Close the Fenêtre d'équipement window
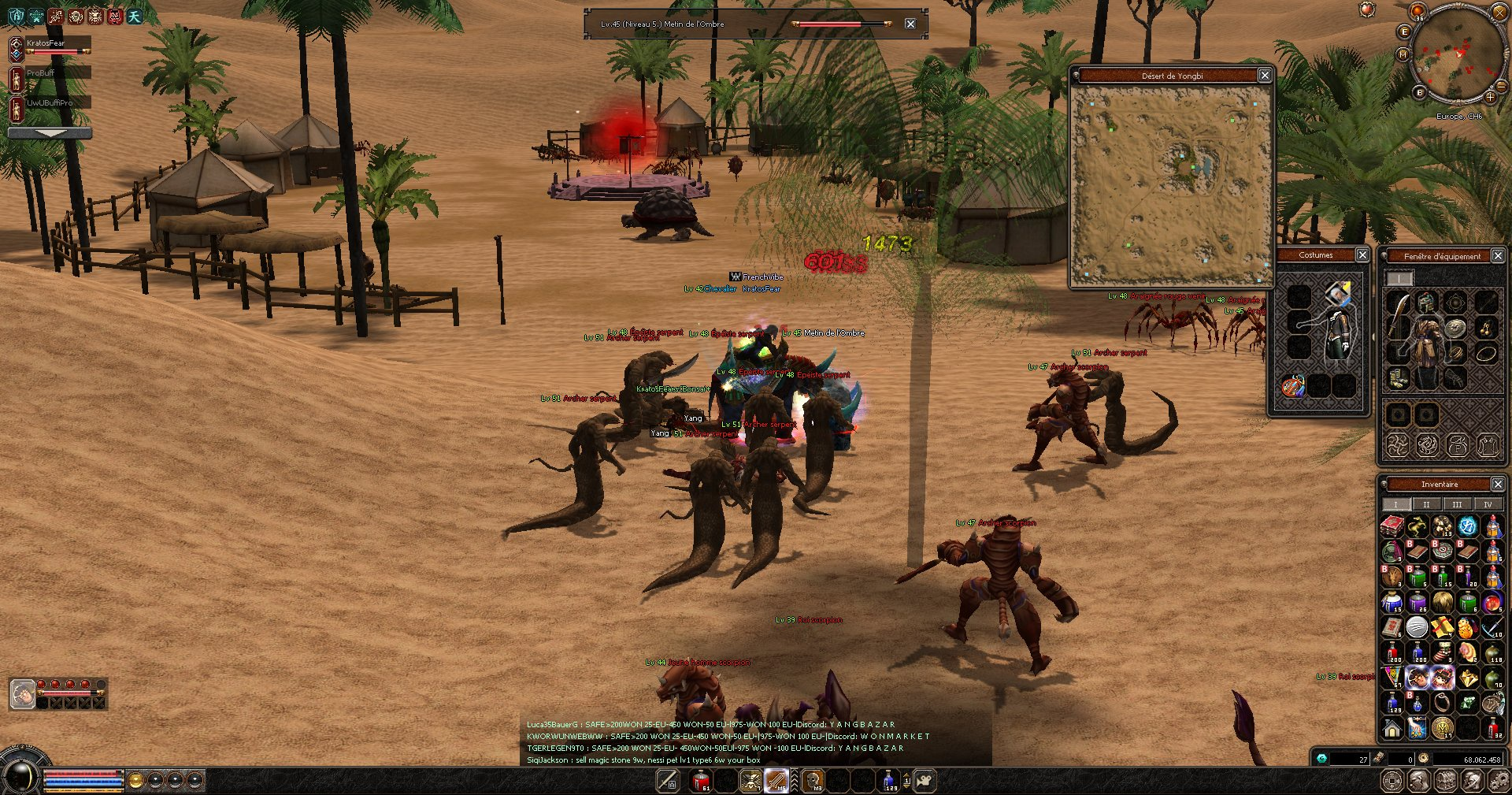The image size is (1512, 795). pos(1498,255)
